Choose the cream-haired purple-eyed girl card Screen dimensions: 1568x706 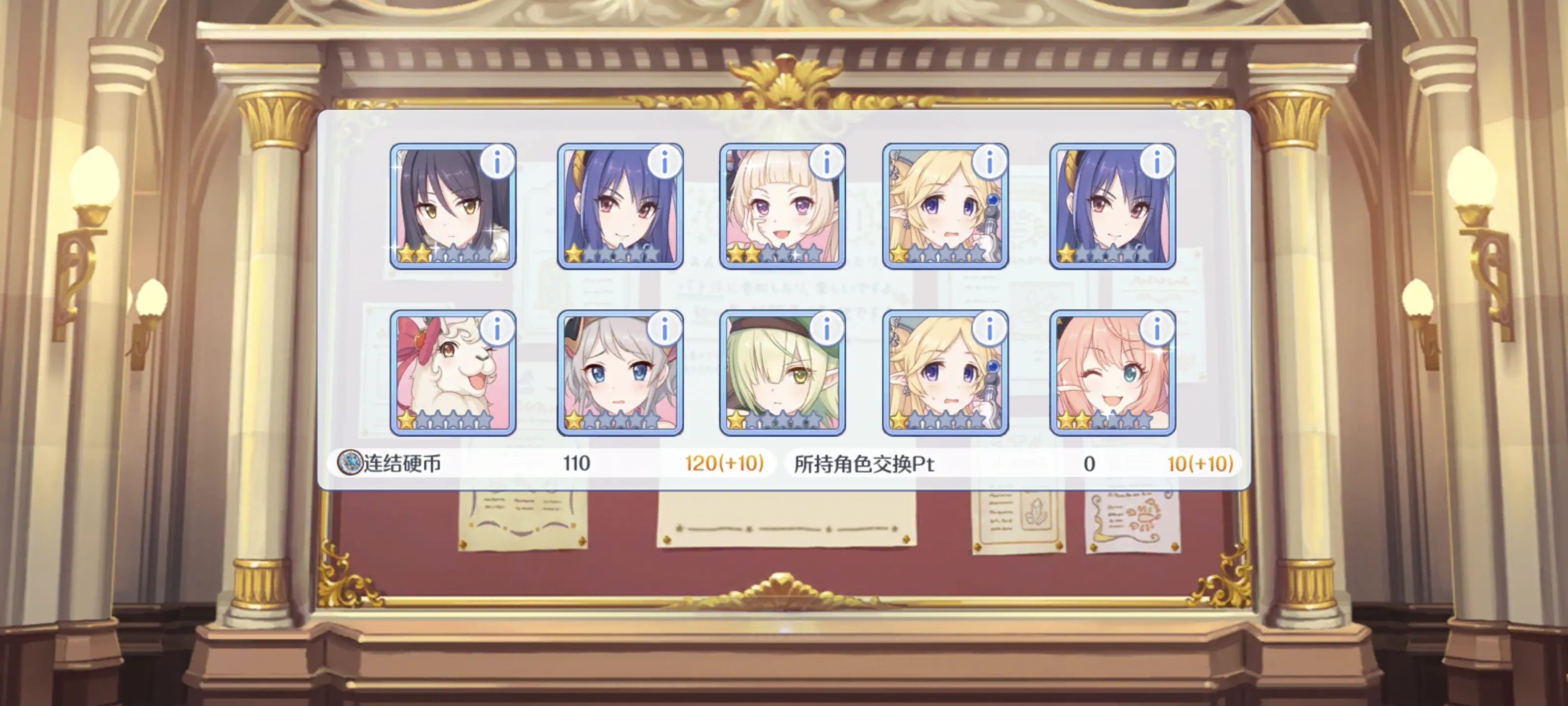coord(782,207)
